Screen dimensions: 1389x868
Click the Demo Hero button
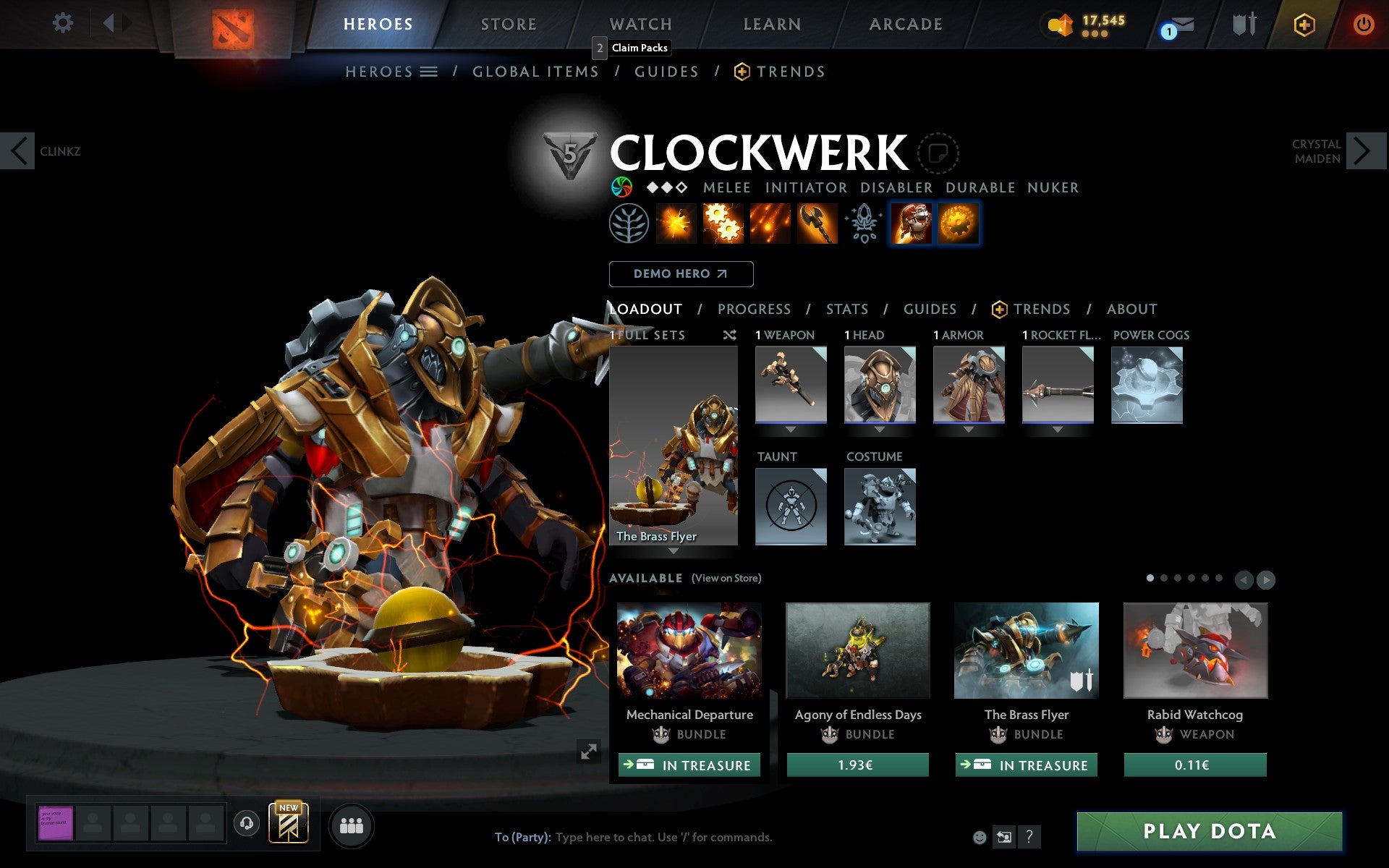point(681,274)
